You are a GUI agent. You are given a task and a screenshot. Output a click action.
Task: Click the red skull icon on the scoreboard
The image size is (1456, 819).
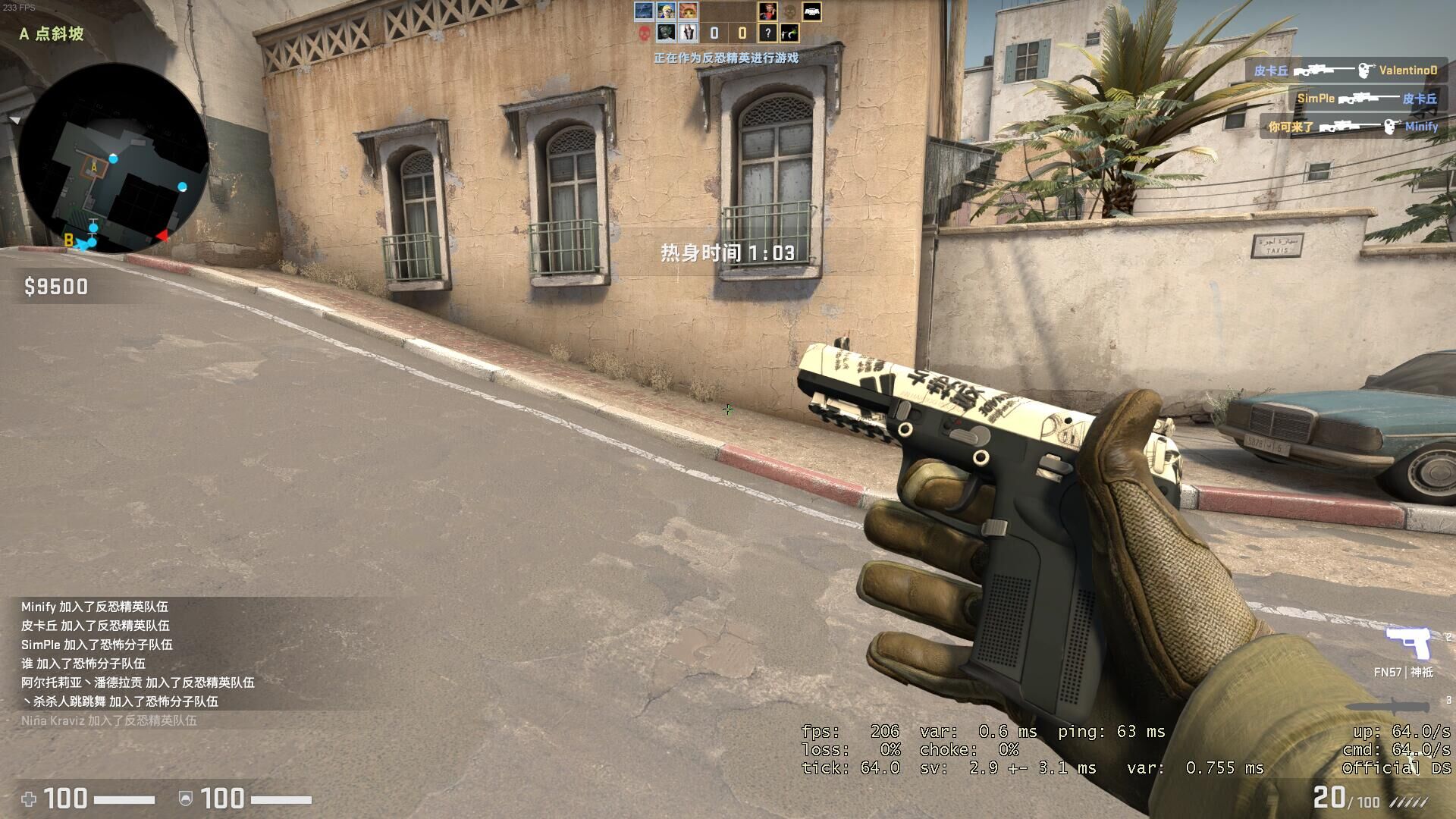[x=645, y=33]
